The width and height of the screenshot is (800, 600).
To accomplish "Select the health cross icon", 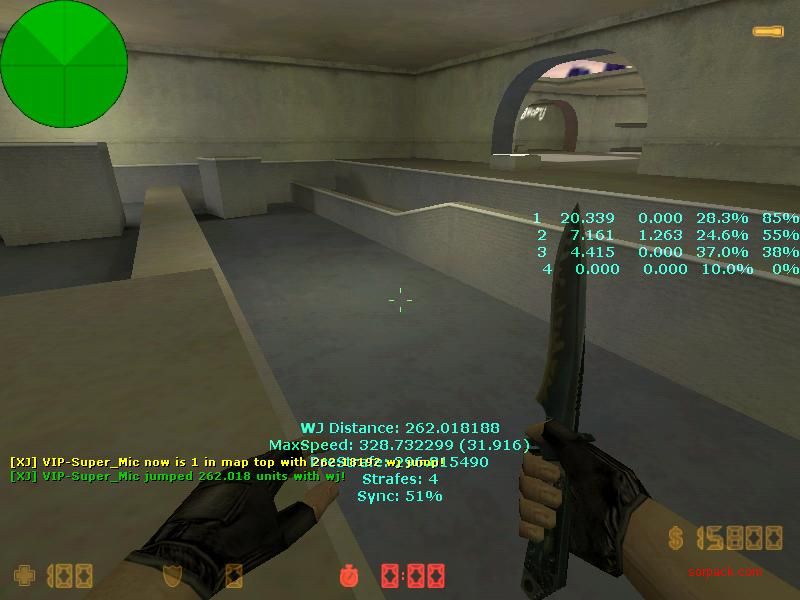I will 23,576.
